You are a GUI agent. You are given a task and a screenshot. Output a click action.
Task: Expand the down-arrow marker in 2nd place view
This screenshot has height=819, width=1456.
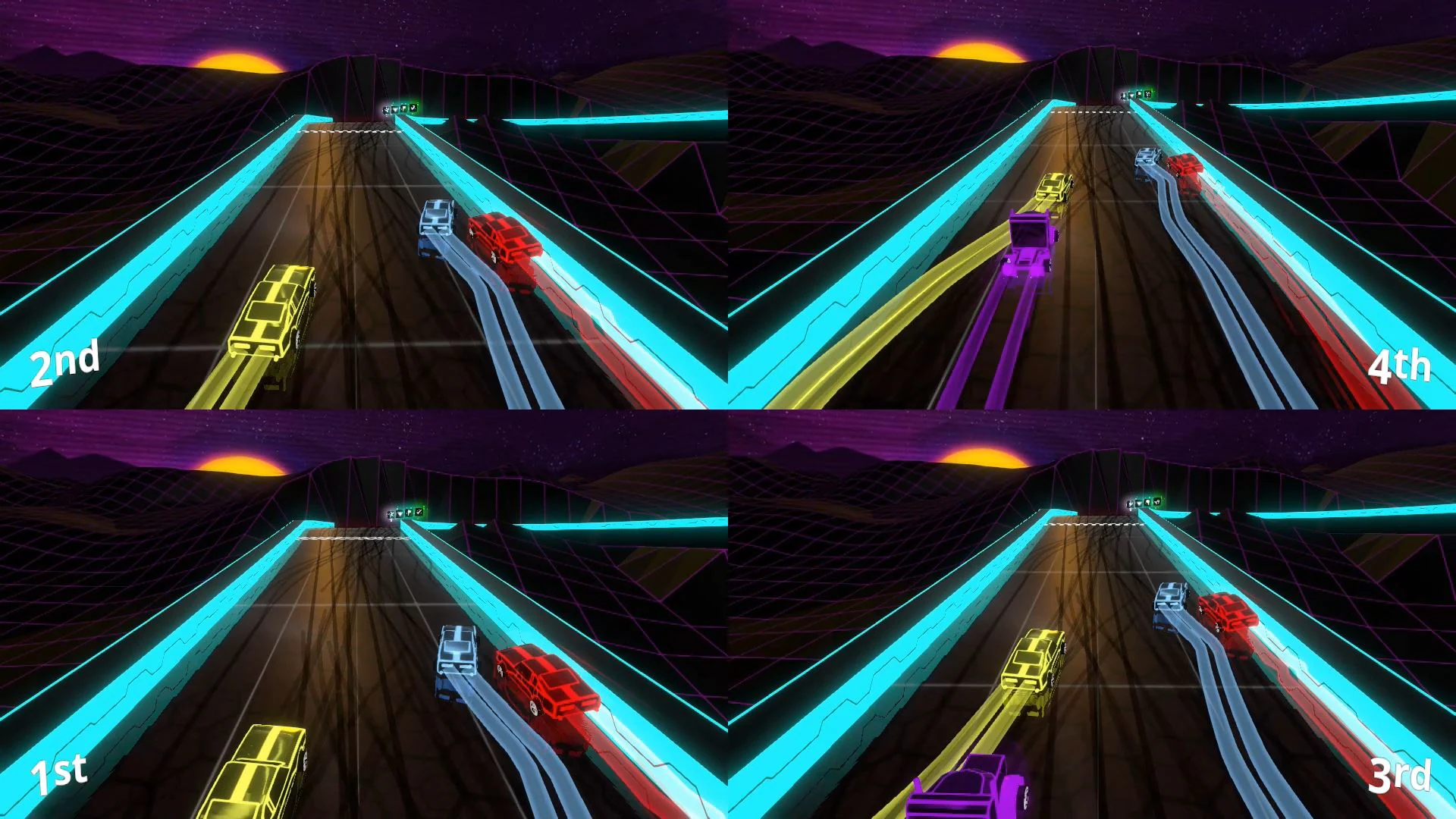(395, 109)
